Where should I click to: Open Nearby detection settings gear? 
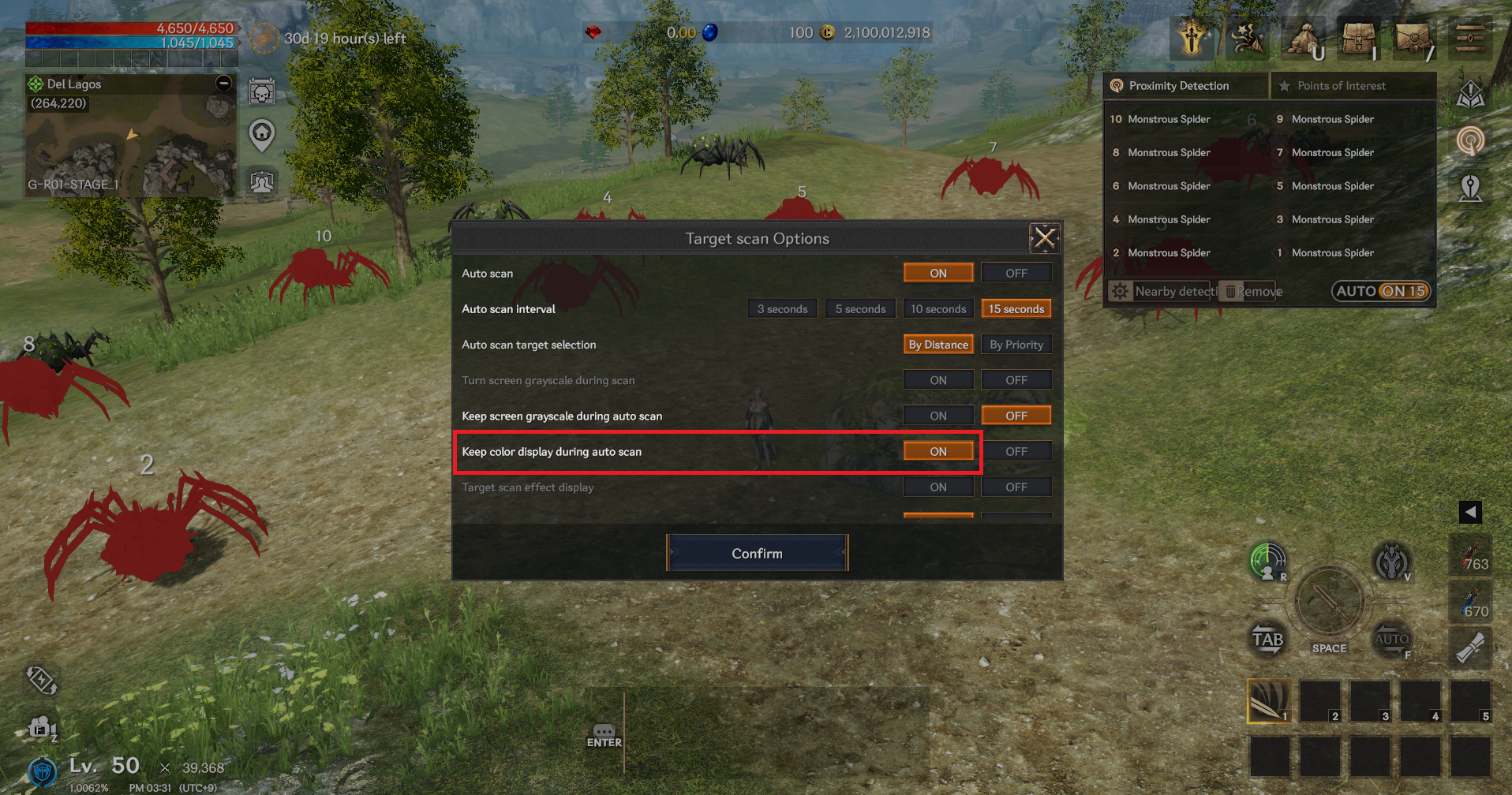tap(1120, 291)
